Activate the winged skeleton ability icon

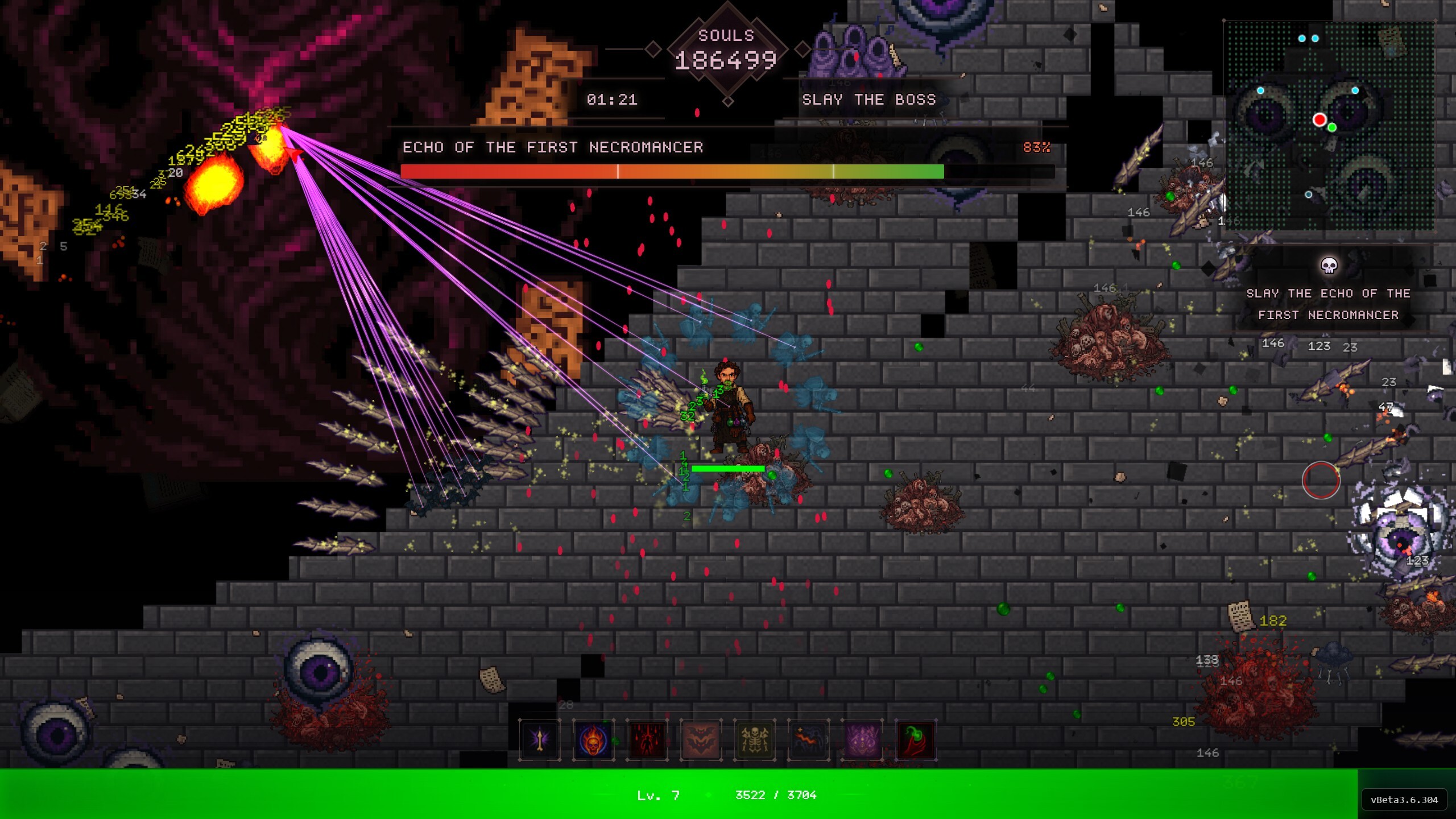click(x=755, y=740)
